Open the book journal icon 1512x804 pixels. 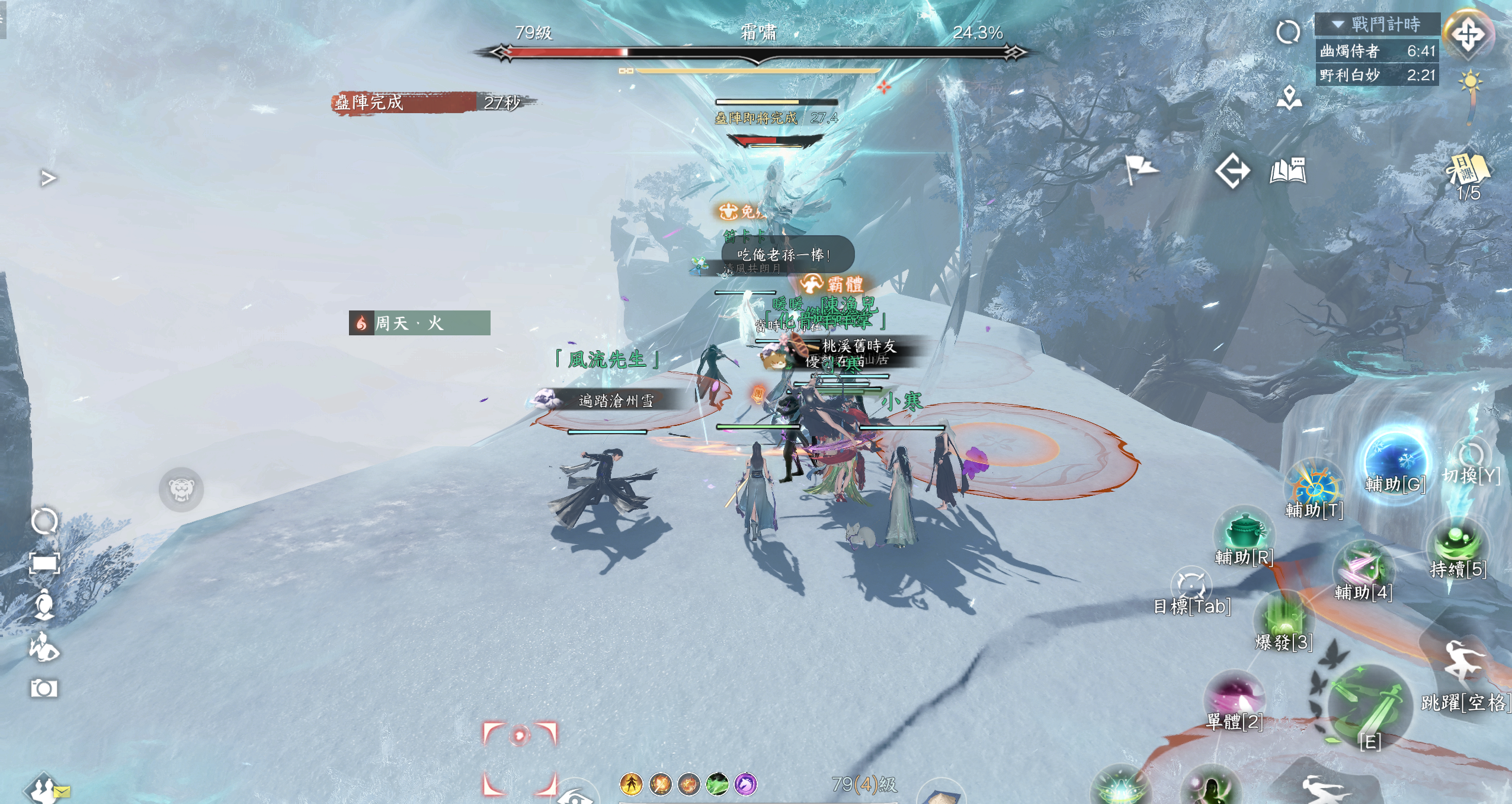click(1287, 171)
